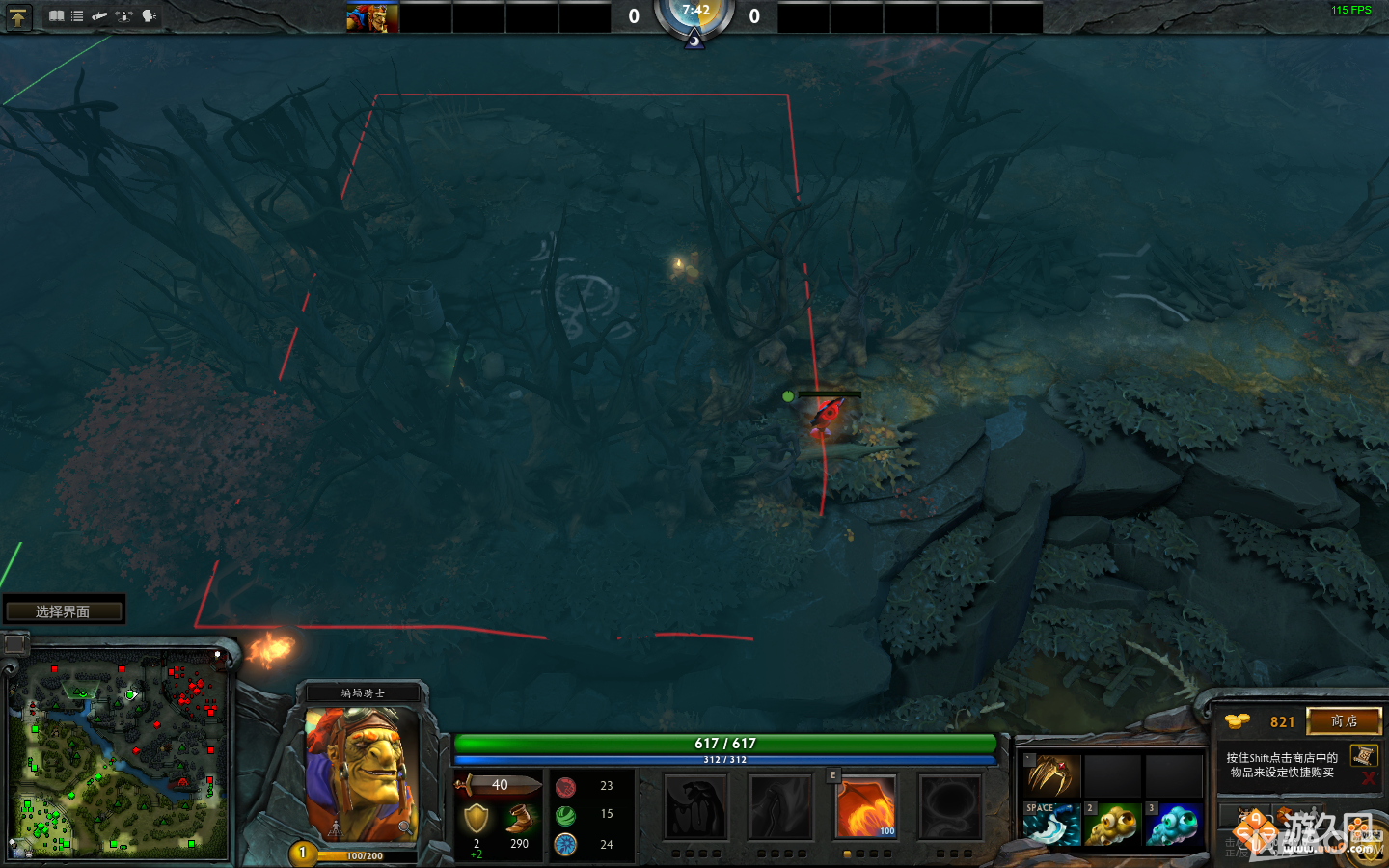The image size is (1389, 868).
Task: Click the Quelling Blade bound to SPACE
Action: (1049, 827)
